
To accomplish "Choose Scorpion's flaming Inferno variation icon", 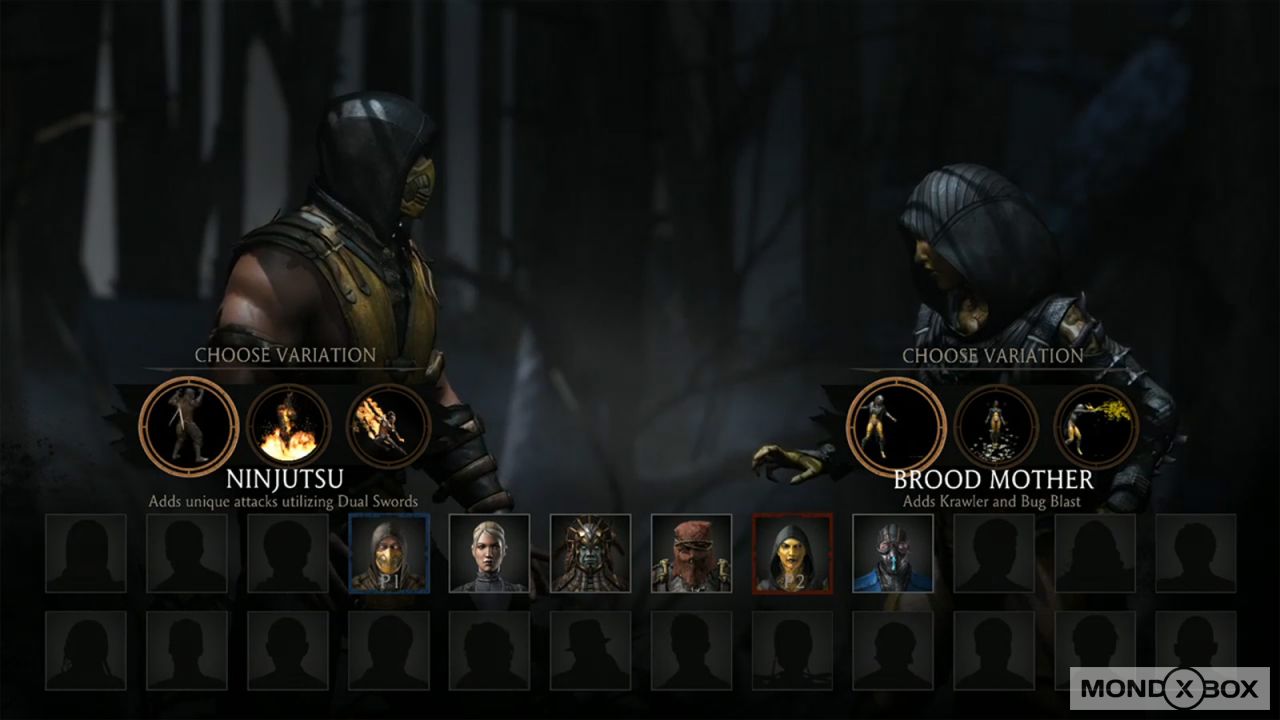I will coord(287,425).
